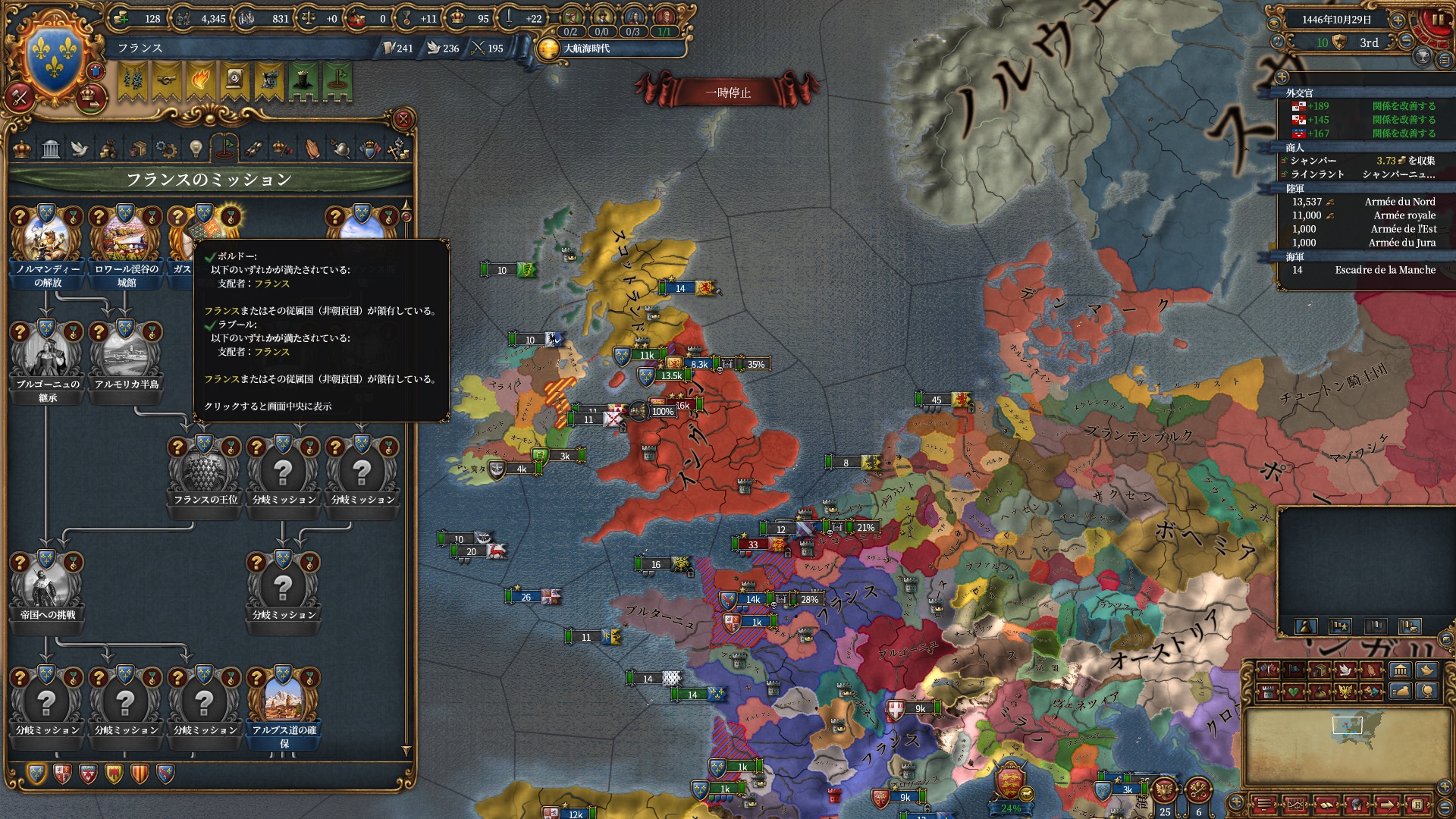1456x819 pixels.
Task: Switch to the technology tab with lightbulb icon
Action: coord(196,149)
